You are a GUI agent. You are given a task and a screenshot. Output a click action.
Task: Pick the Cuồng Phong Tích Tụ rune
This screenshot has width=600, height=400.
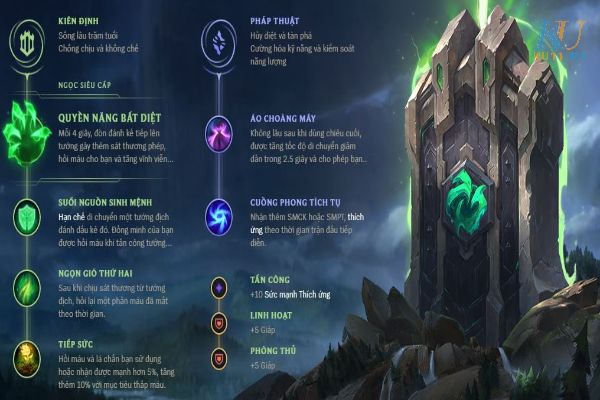tap(217, 213)
